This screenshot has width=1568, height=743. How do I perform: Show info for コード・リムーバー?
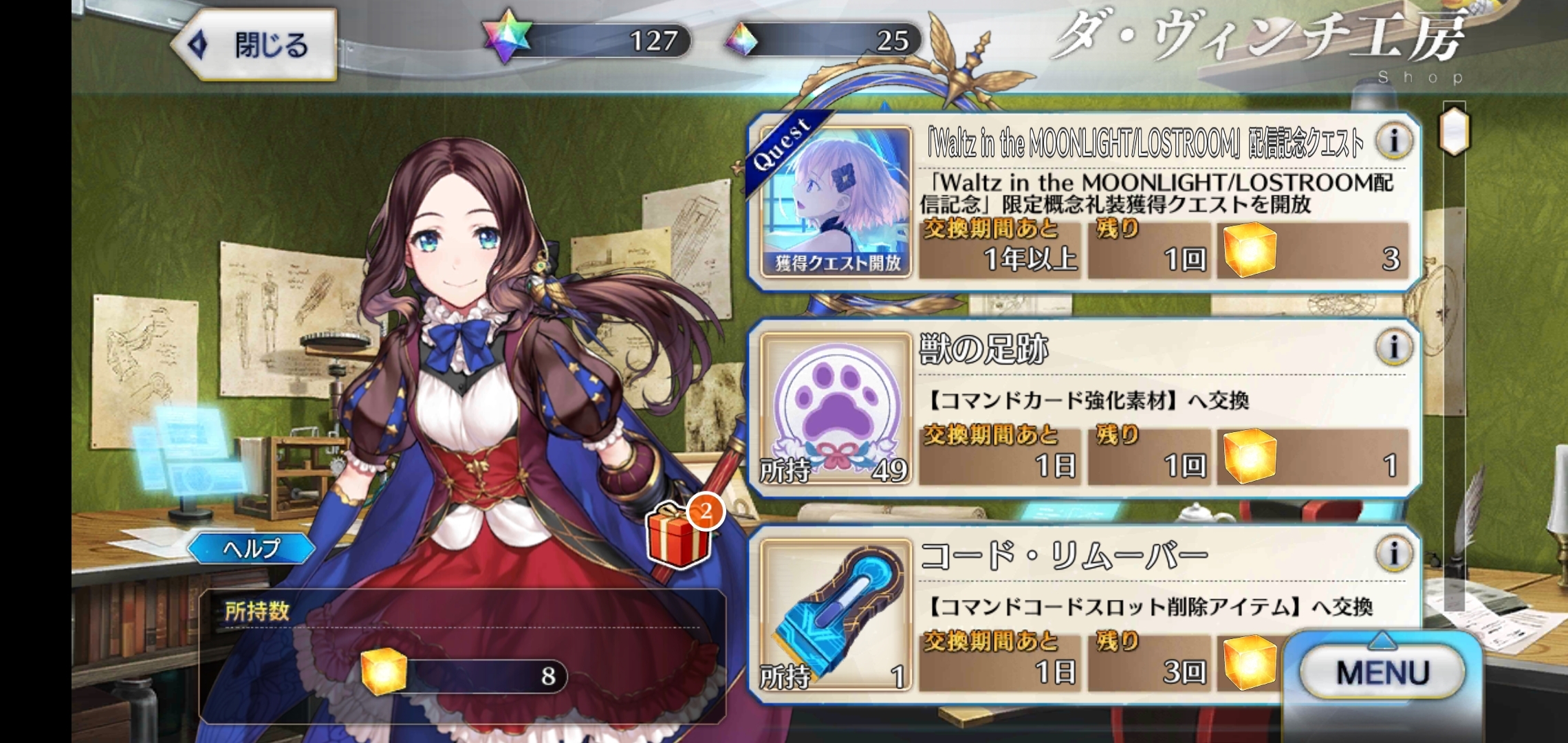(x=1393, y=553)
